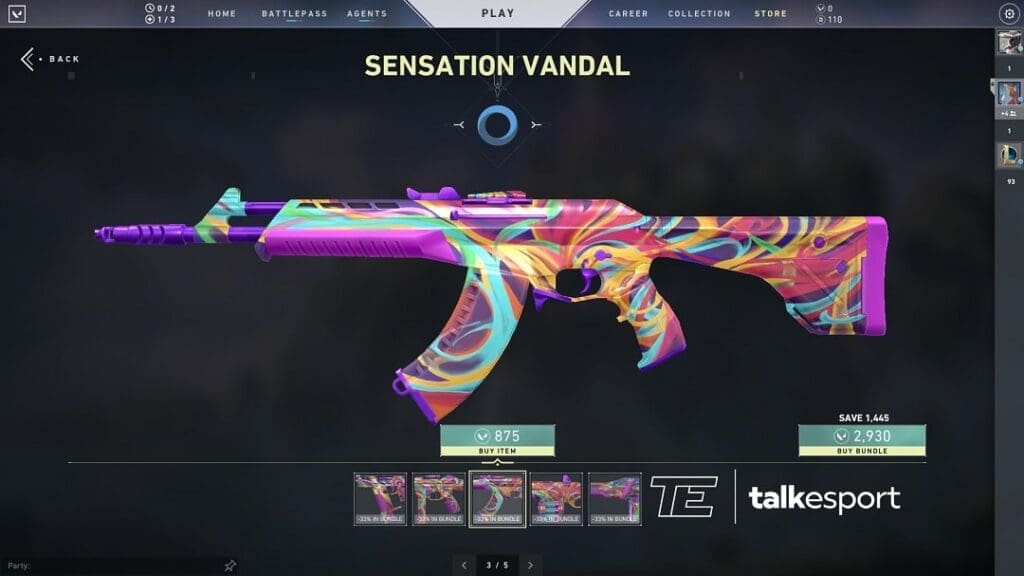
Task: View the Career tab
Action: 628,14
